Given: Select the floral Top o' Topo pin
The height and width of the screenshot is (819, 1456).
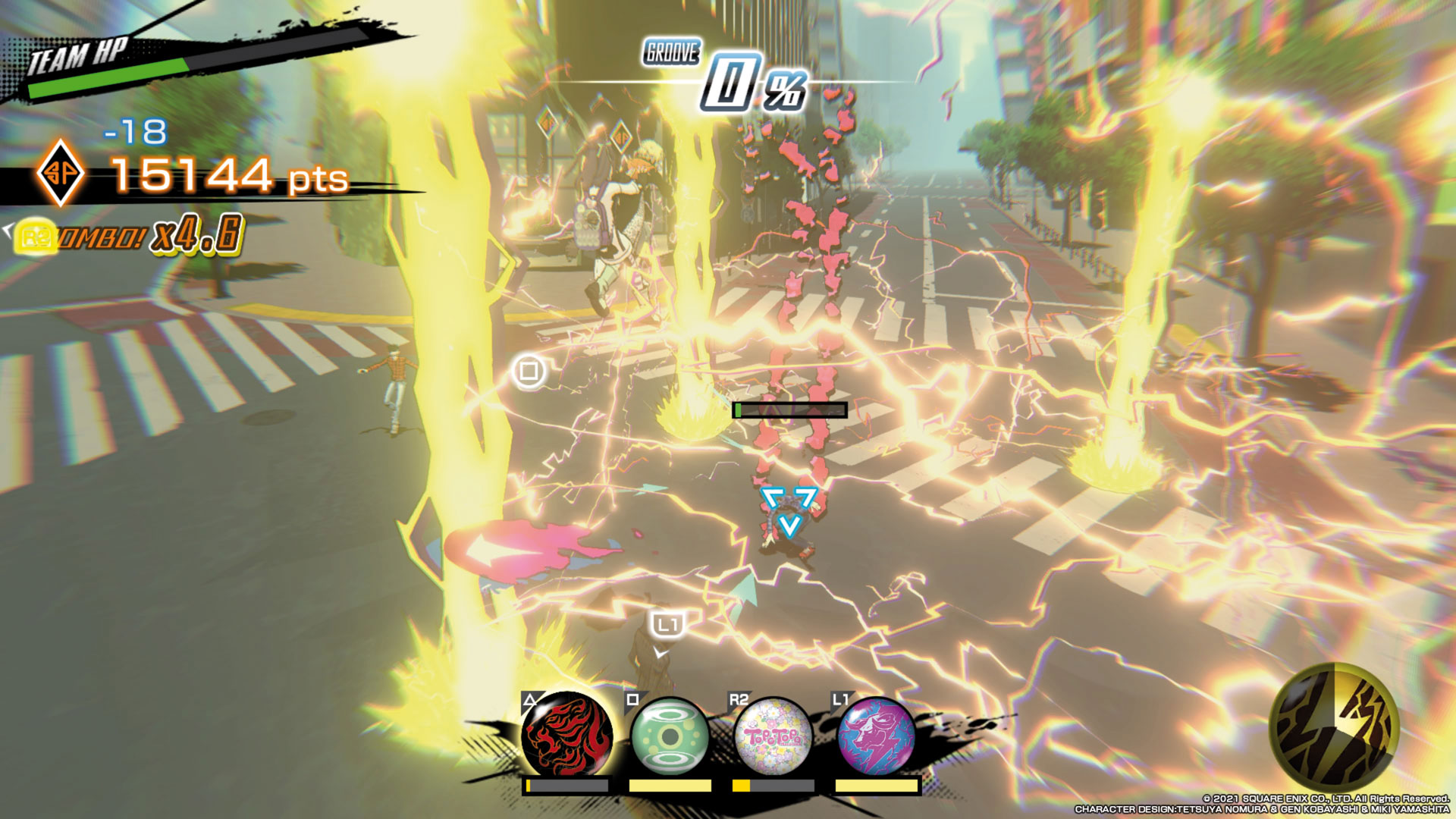Looking at the screenshot, I should click(773, 736).
